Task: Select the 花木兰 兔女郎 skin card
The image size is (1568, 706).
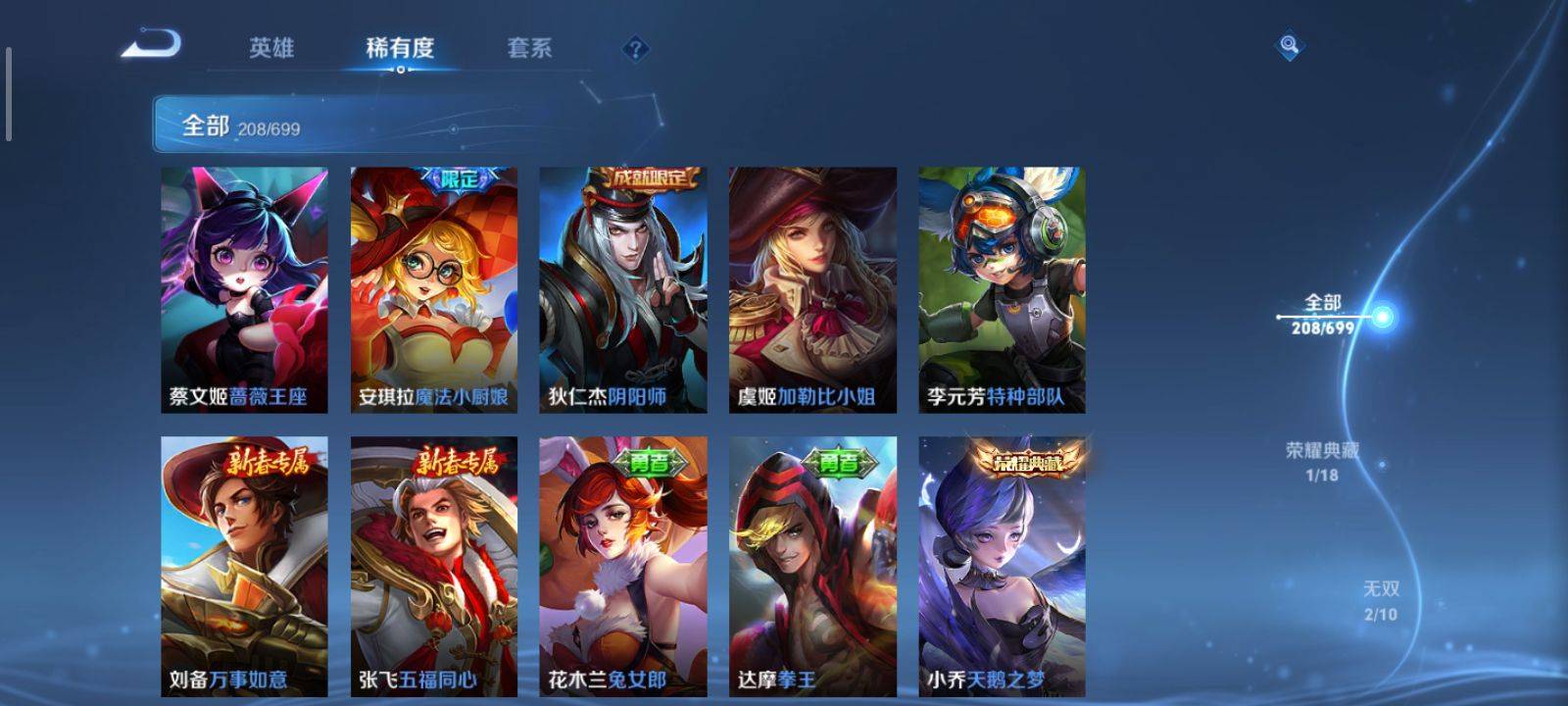Action: 623,567
